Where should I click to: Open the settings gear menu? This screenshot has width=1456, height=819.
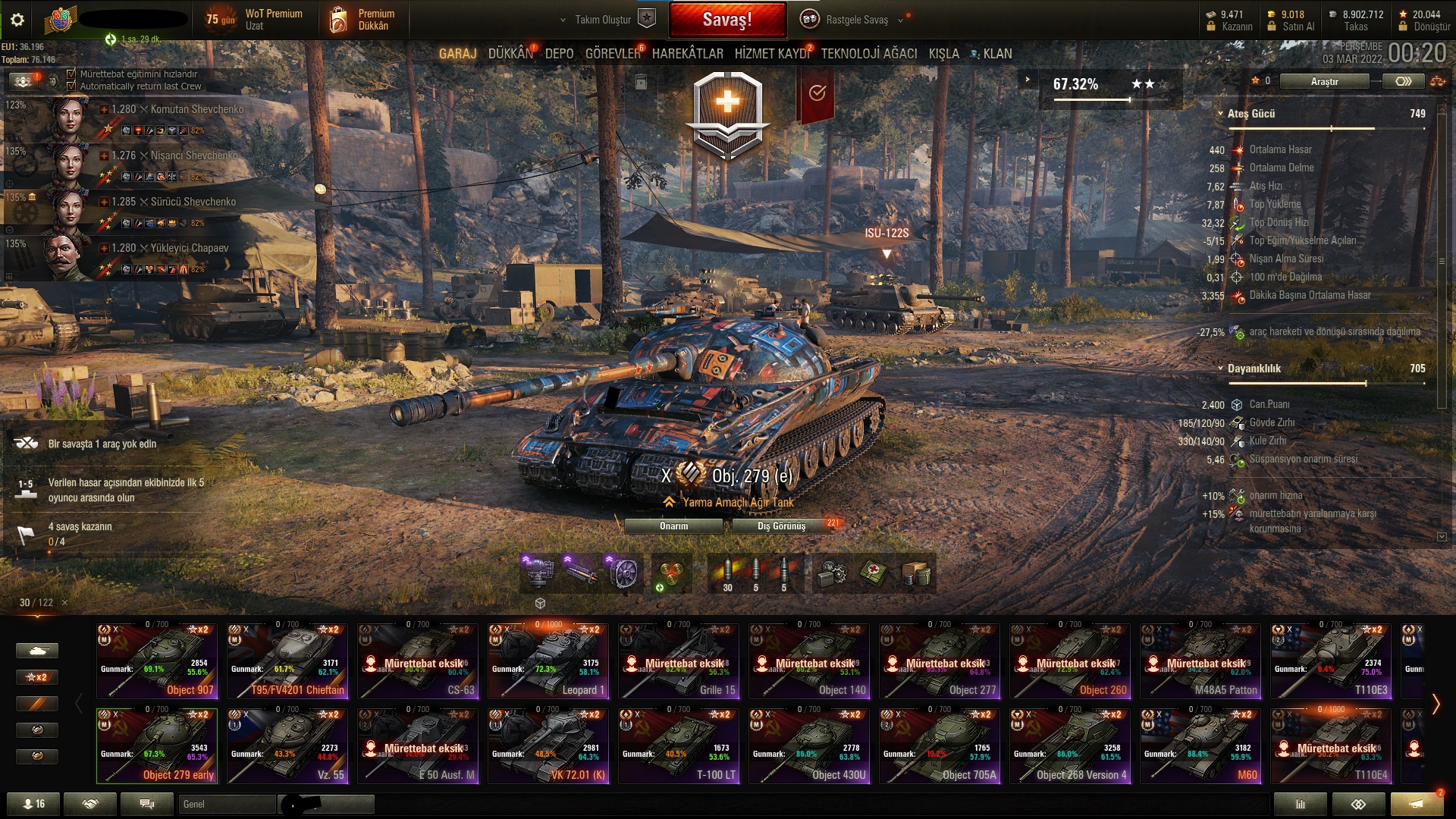[x=17, y=20]
